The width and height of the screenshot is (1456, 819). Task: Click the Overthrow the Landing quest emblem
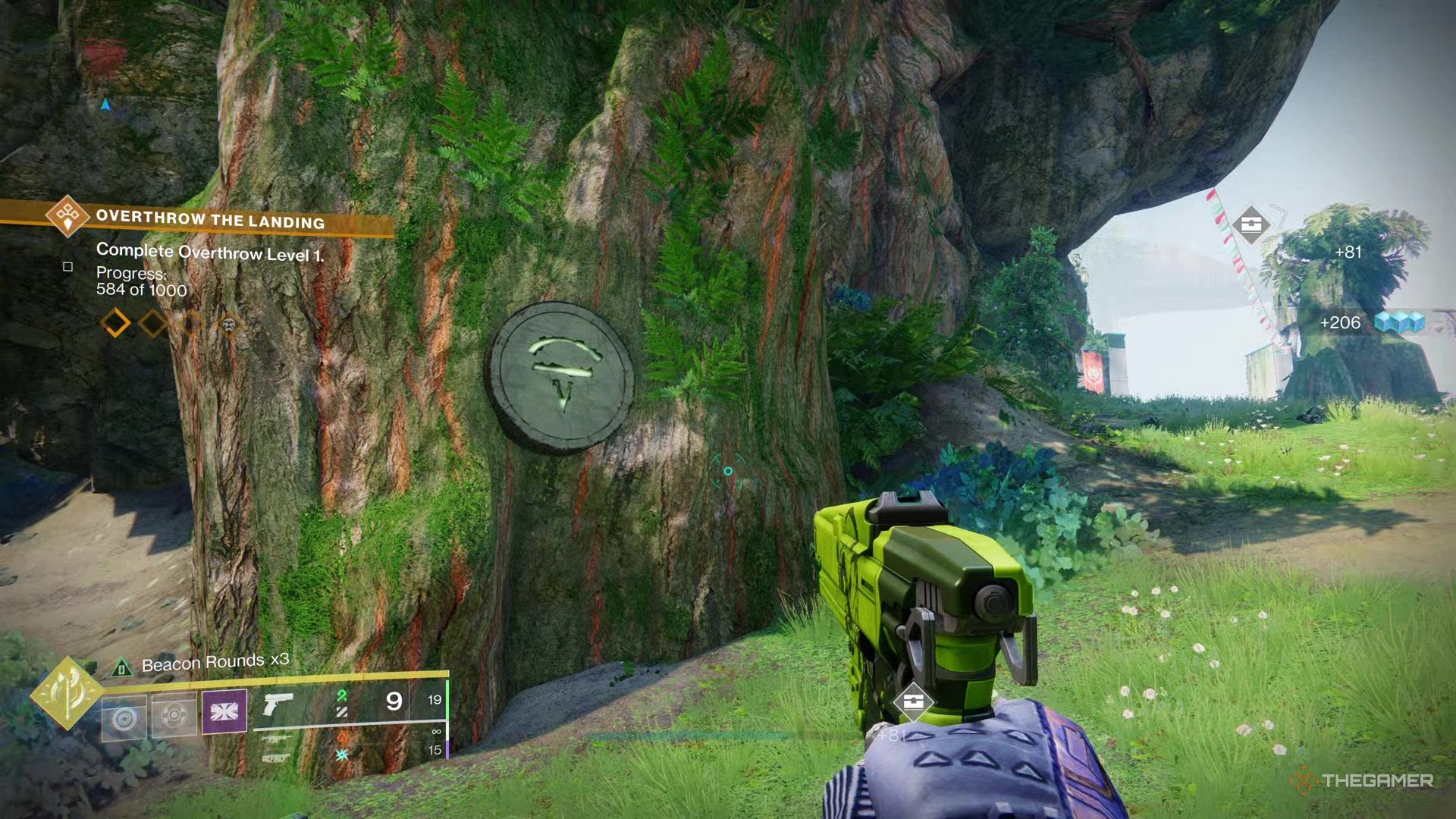click(x=67, y=218)
